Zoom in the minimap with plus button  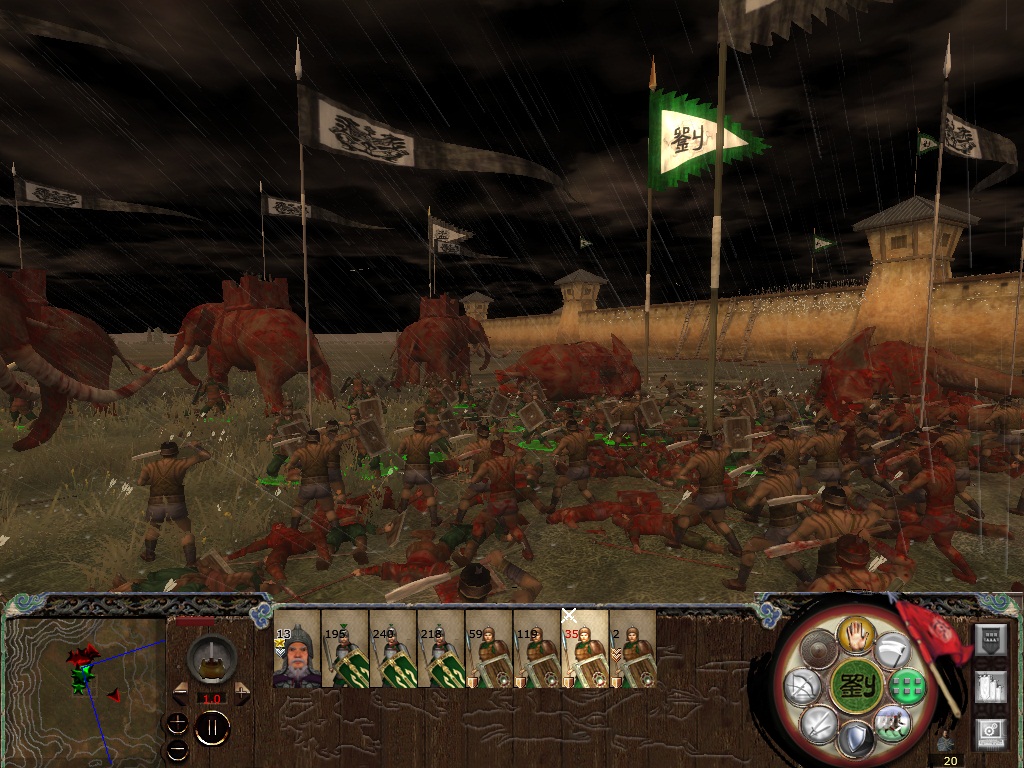click(x=177, y=720)
